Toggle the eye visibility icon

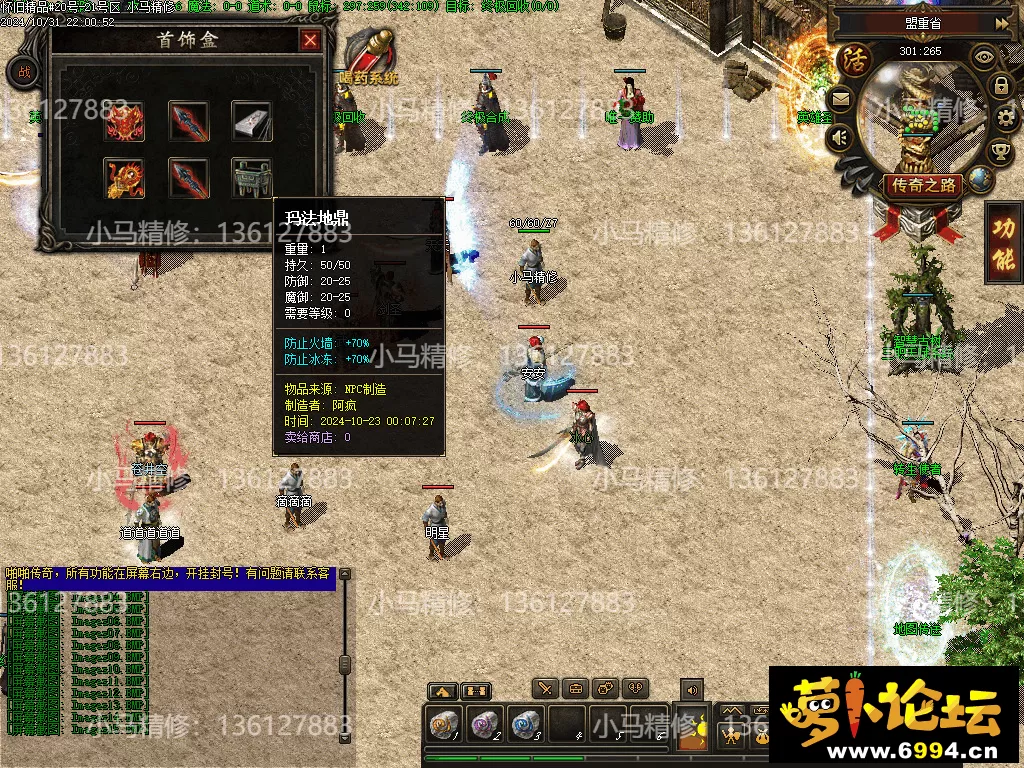pyautogui.click(x=984, y=56)
